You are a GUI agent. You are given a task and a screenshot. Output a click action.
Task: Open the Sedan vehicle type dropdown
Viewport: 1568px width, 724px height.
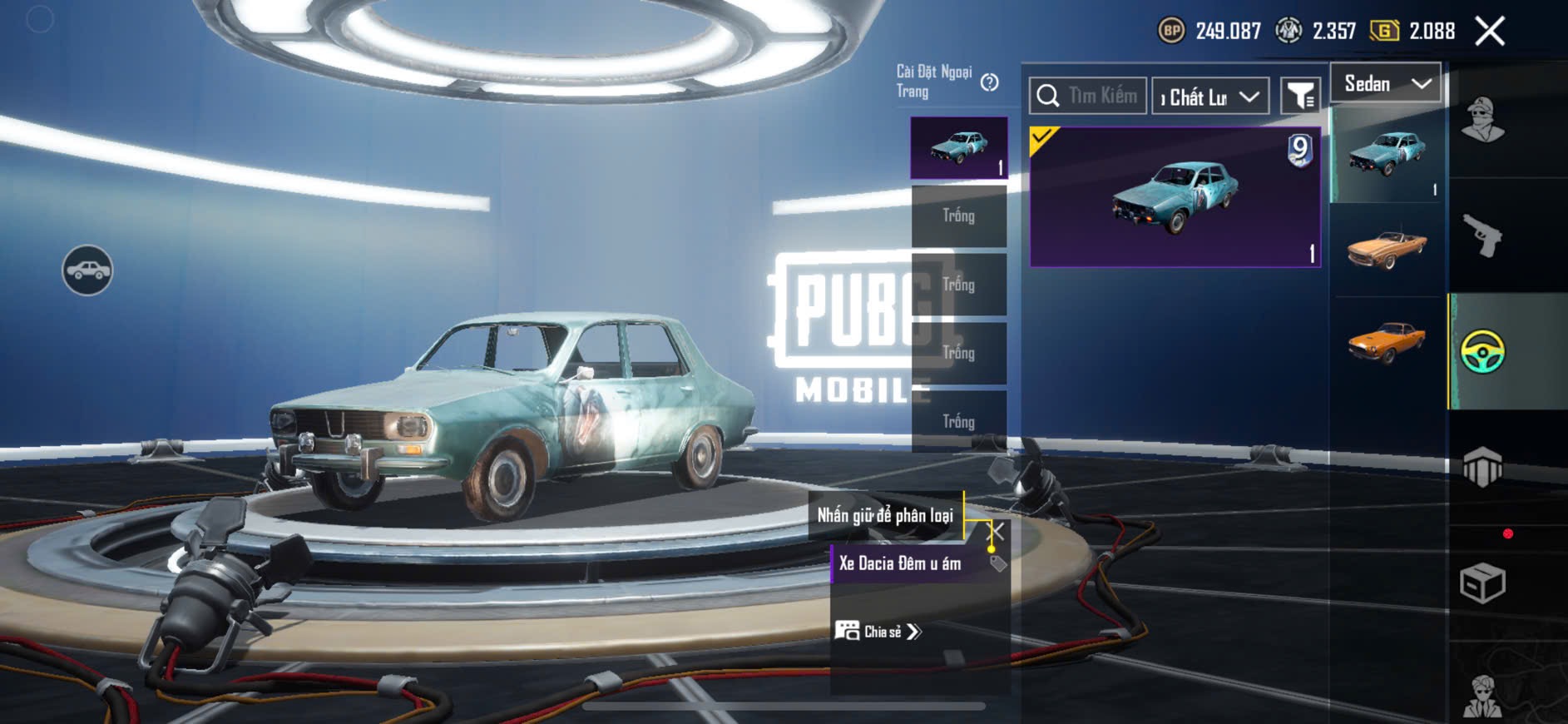point(1386,83)
